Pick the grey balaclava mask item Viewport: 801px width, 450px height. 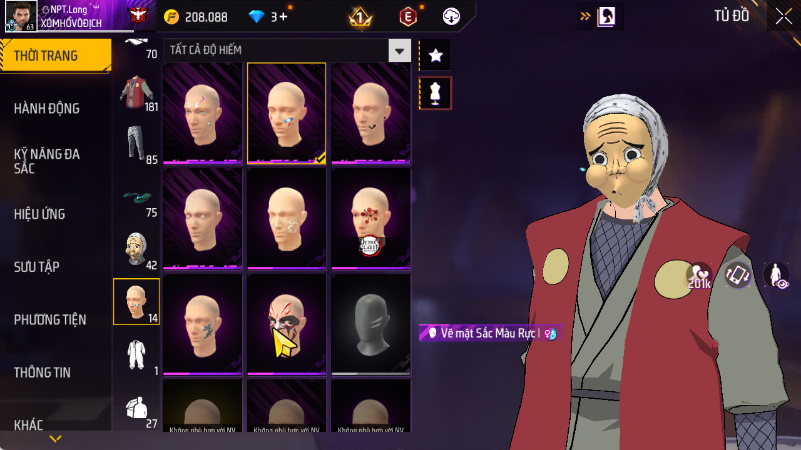[370, 324]
